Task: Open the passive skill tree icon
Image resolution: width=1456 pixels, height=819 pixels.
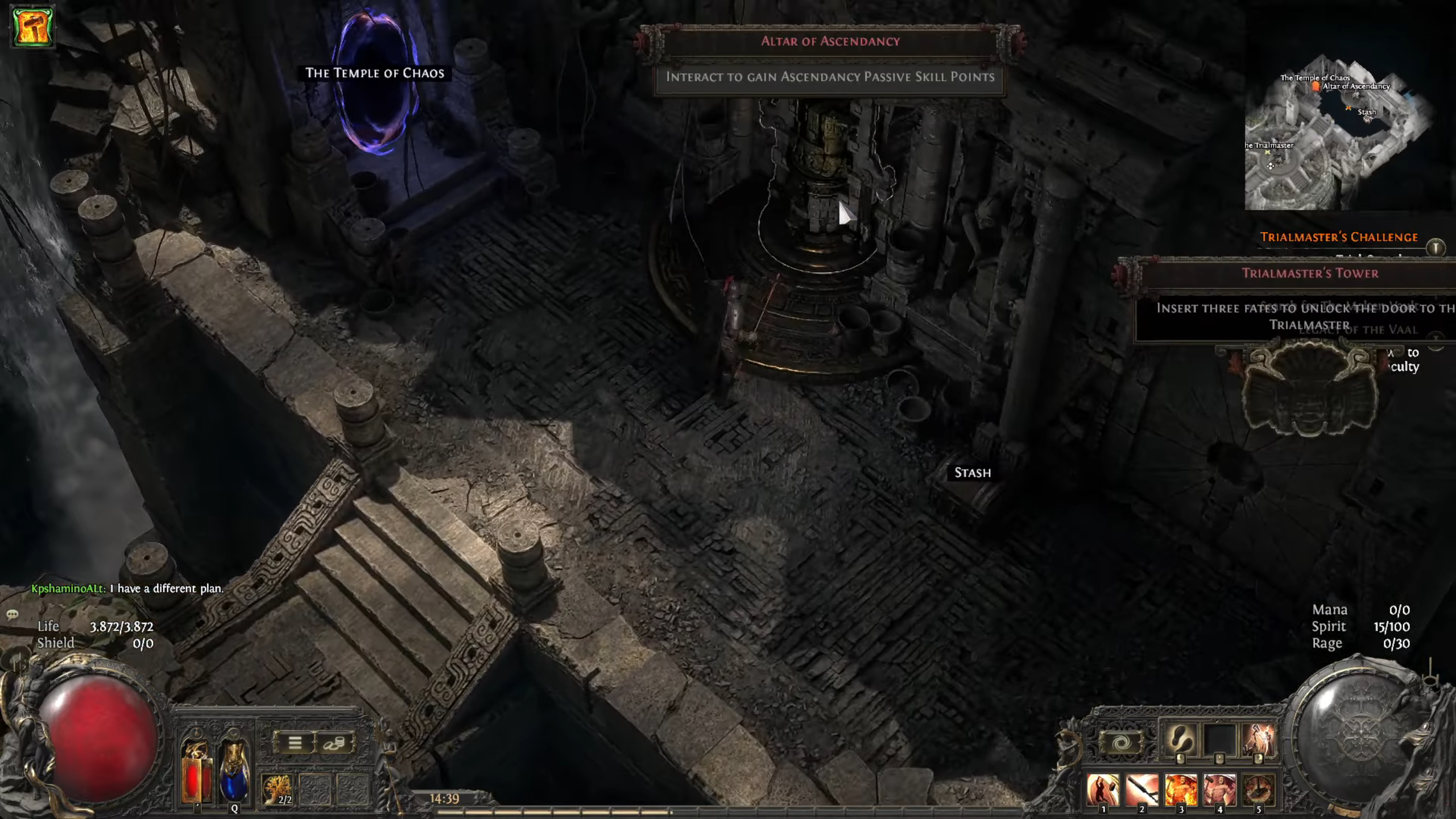Action: 276,789
